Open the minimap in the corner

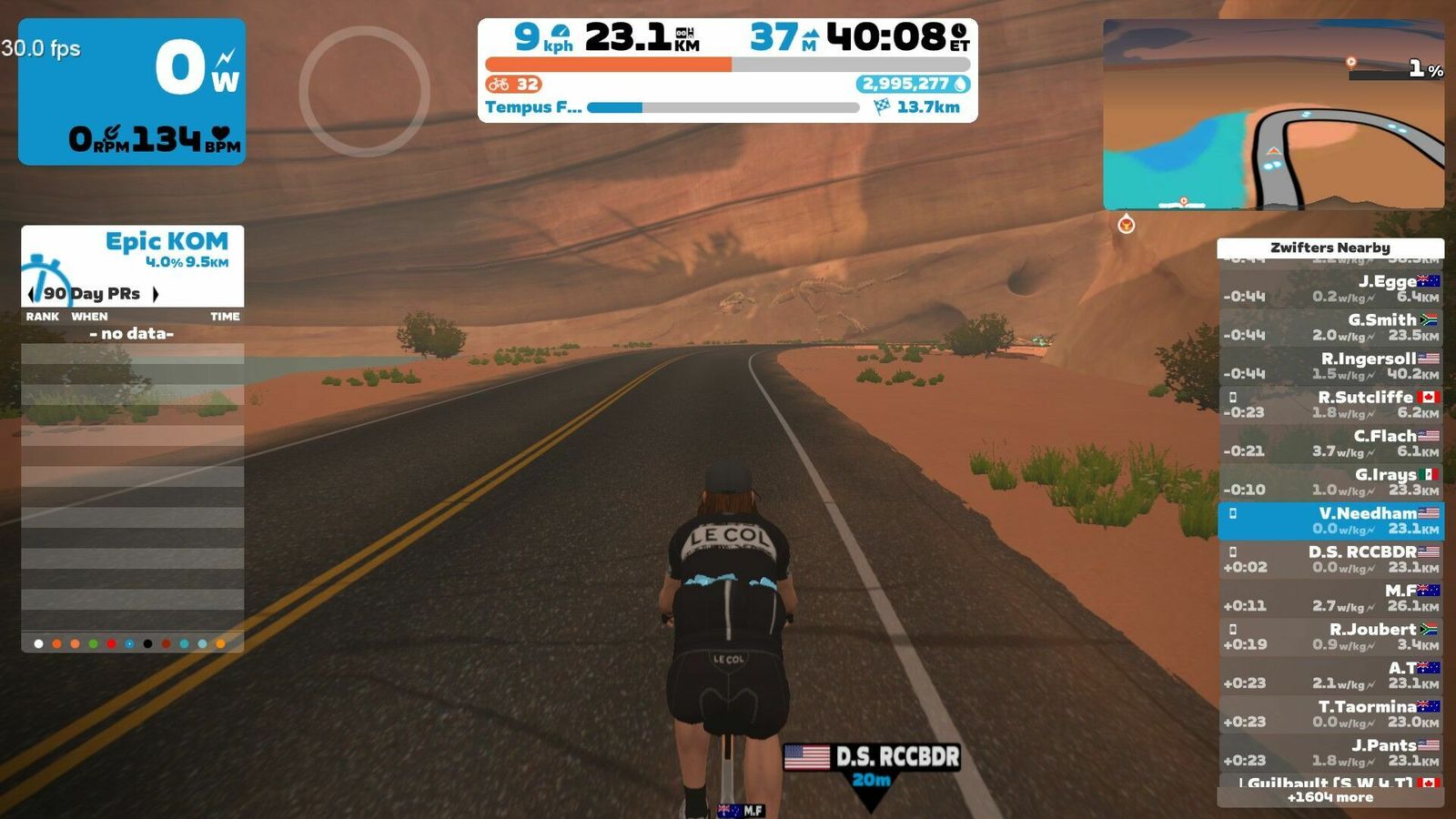click(1273, 115)
